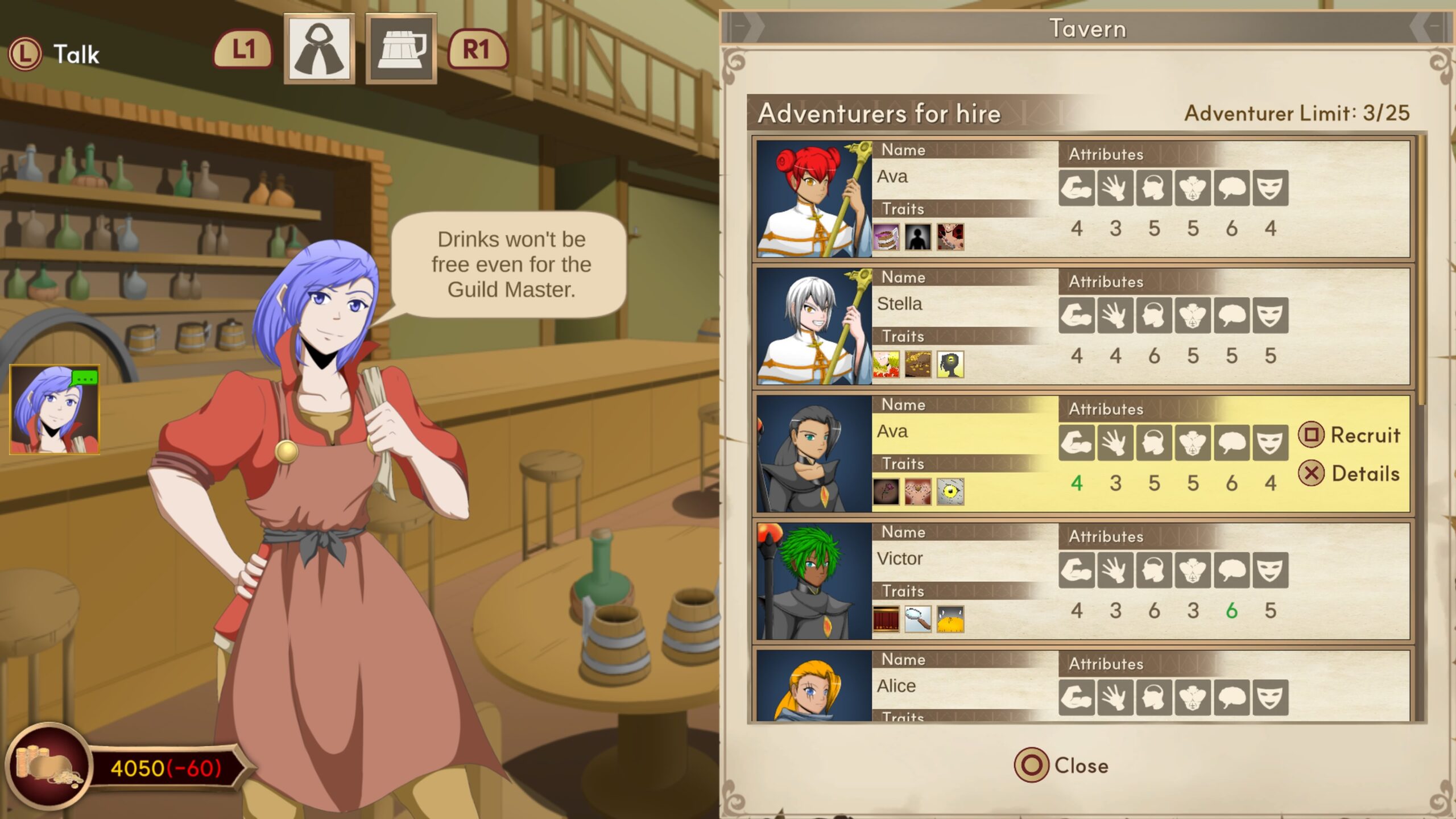Inspect Stella's yellow-background silhouette trait
Viewport: 1456px width, 819px height.
point(950,364)
